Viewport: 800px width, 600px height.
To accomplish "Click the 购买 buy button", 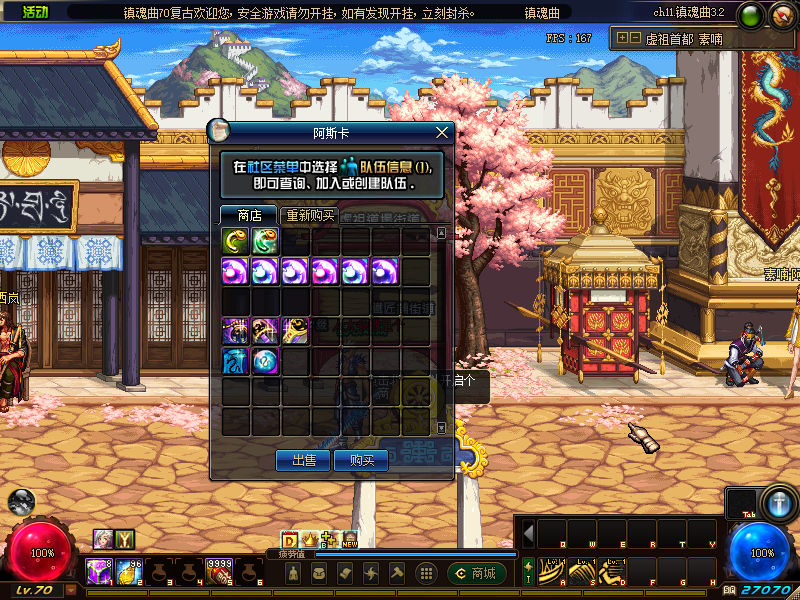I will click(x=361, y=460).
